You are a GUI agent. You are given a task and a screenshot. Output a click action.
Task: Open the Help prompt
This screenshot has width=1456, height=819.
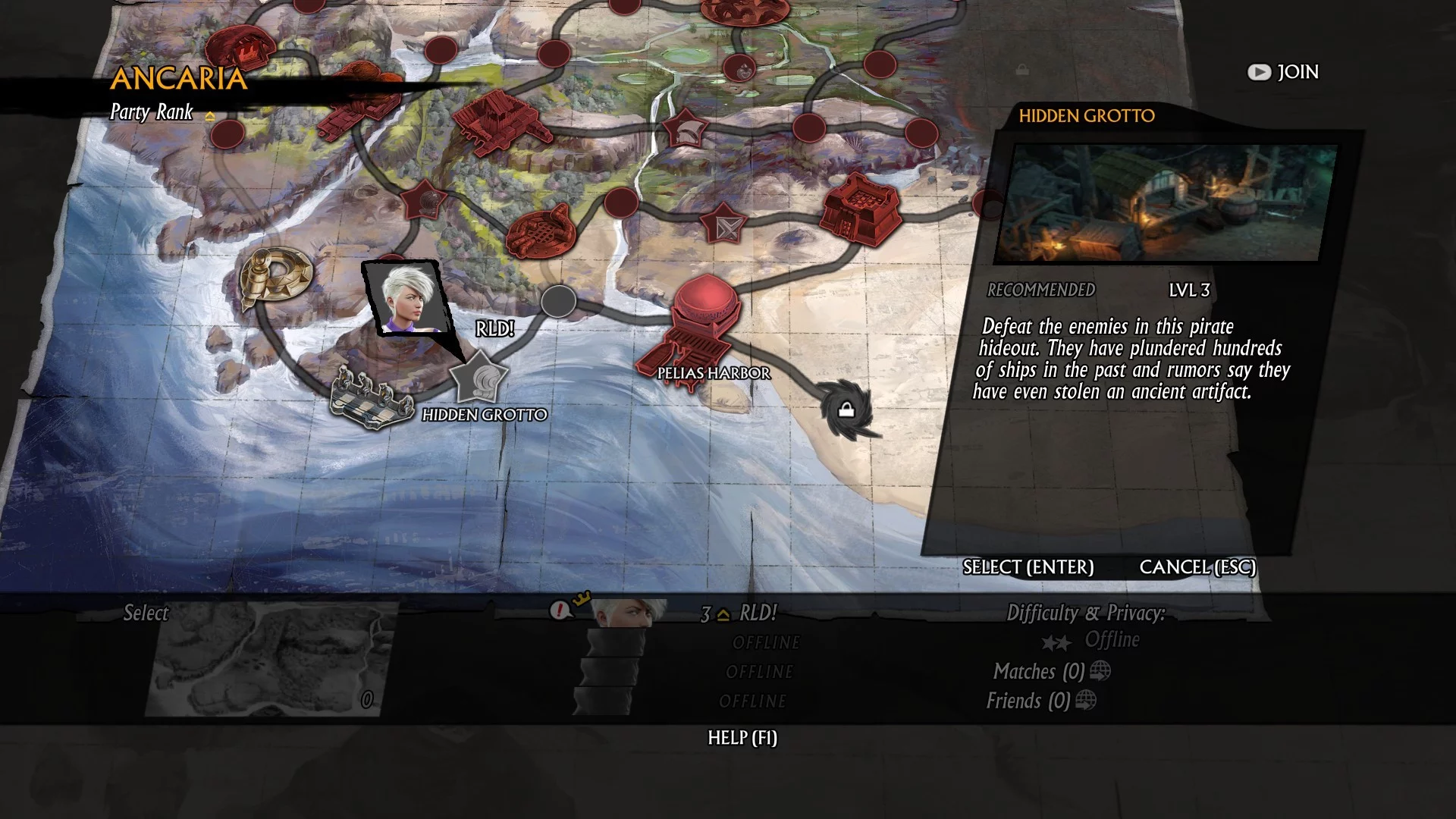[x=742, y=738]
